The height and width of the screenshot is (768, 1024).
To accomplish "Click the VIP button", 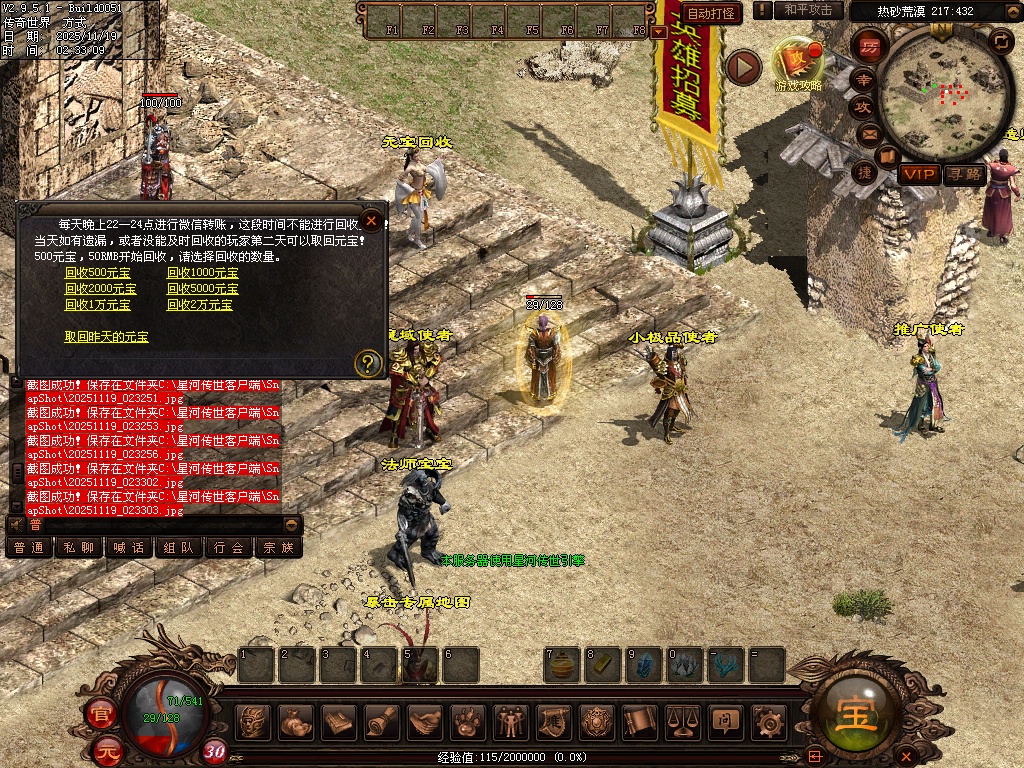I will point(918,174).
